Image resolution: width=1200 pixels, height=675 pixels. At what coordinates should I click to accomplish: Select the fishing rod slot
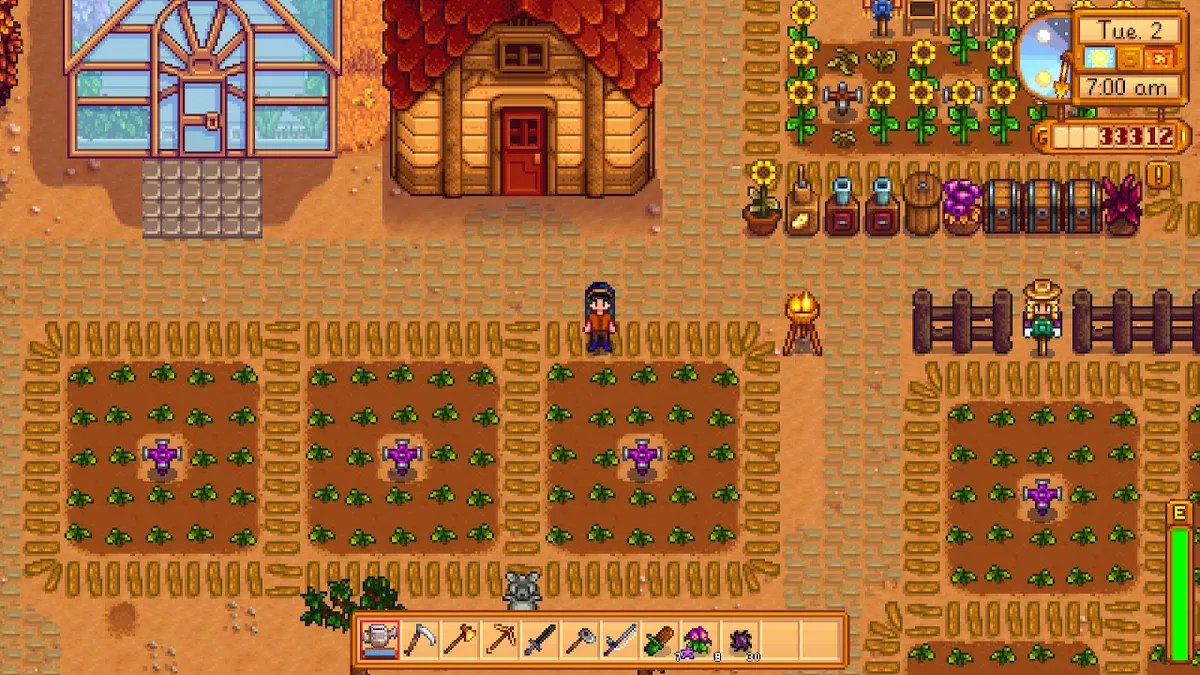coord(619,639)
